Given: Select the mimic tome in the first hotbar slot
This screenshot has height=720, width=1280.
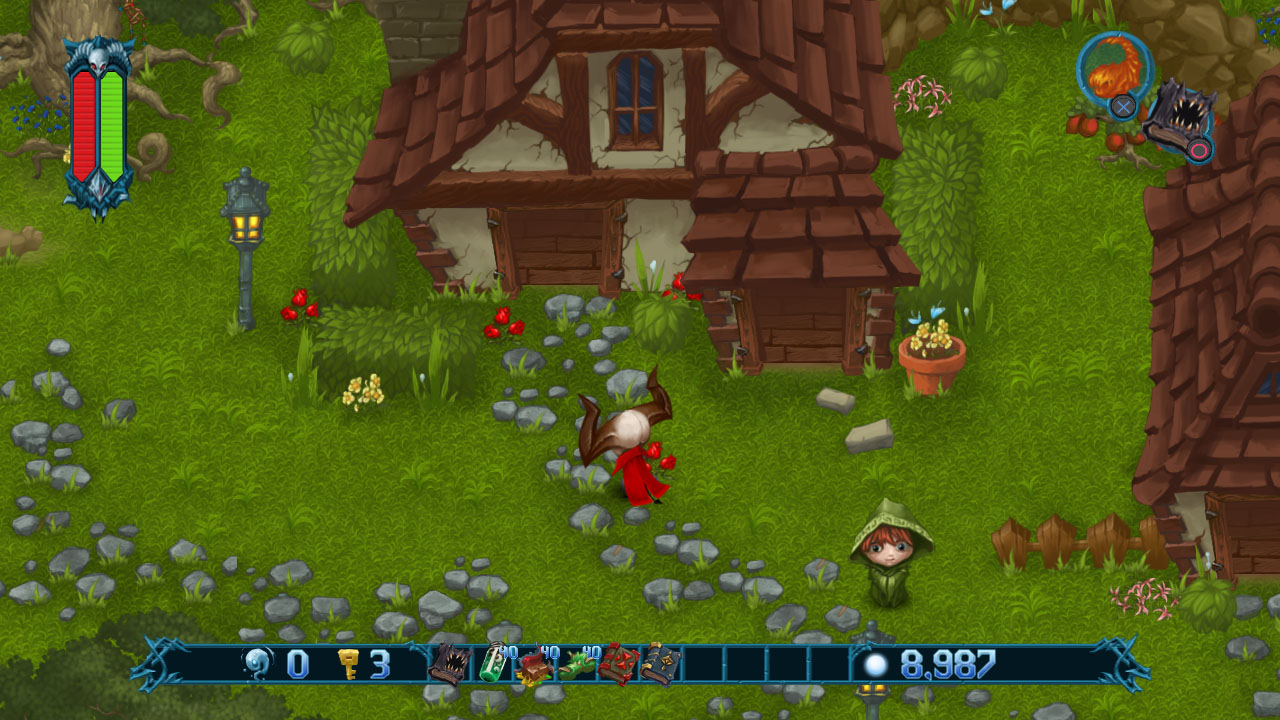Looking at the screenshot, I should pyautogui.click(x=448, y=663).
